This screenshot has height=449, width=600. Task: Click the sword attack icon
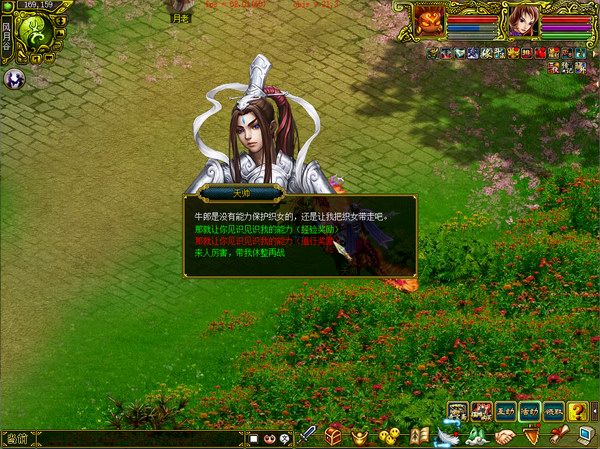(308, 436)
